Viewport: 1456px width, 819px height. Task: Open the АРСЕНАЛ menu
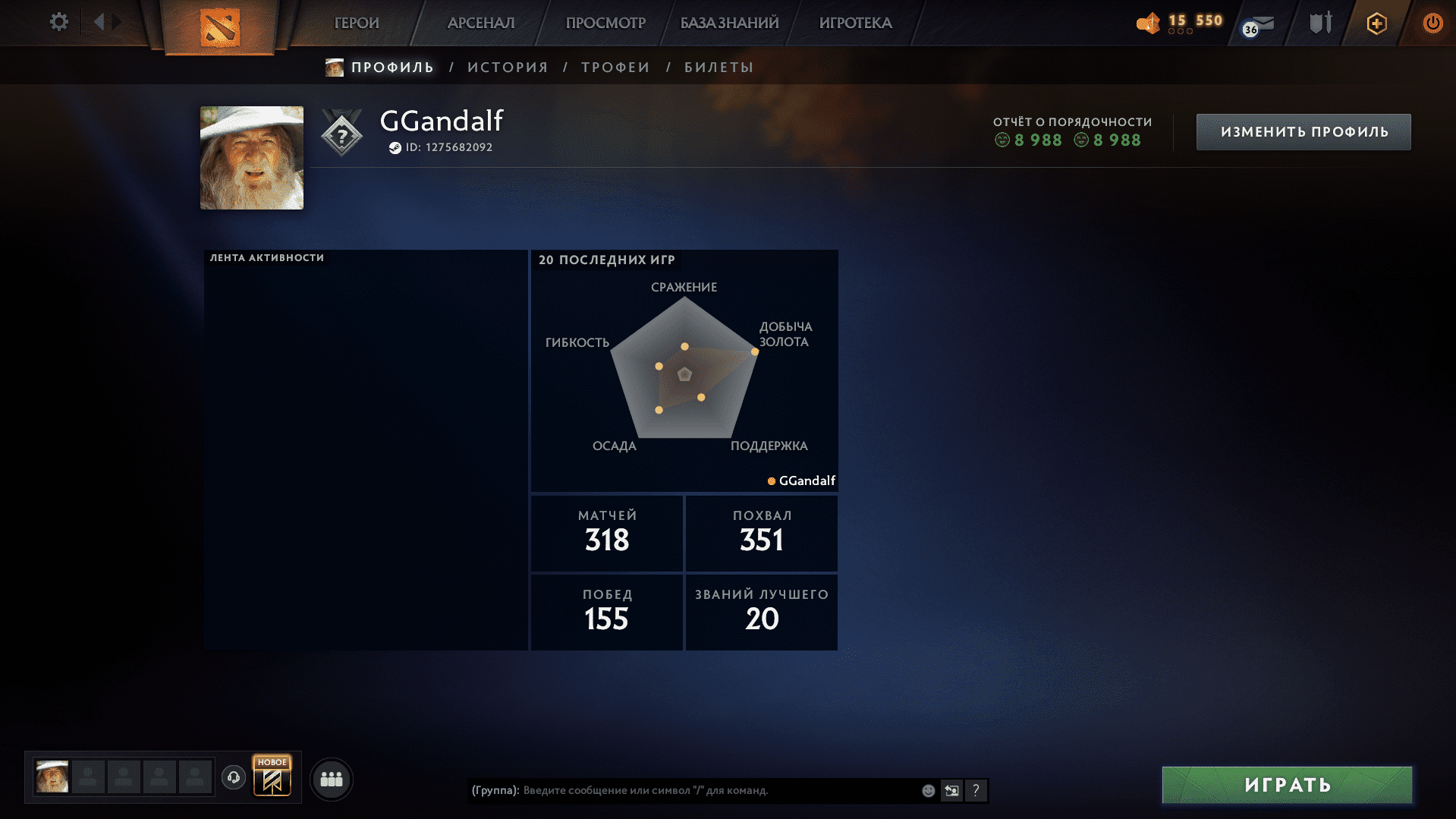pyautogui.click(x=481, y=23)
